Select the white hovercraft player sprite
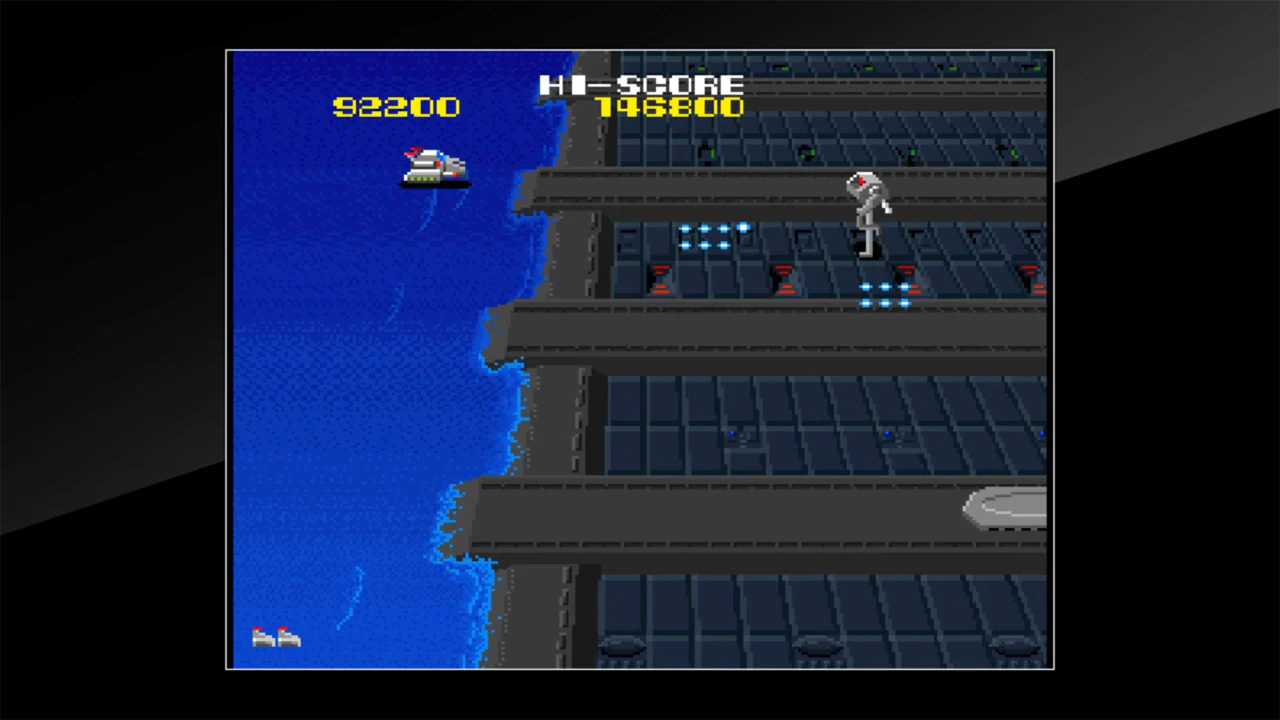The height and width of the screenshot is (720, 1280). [432, 167]
